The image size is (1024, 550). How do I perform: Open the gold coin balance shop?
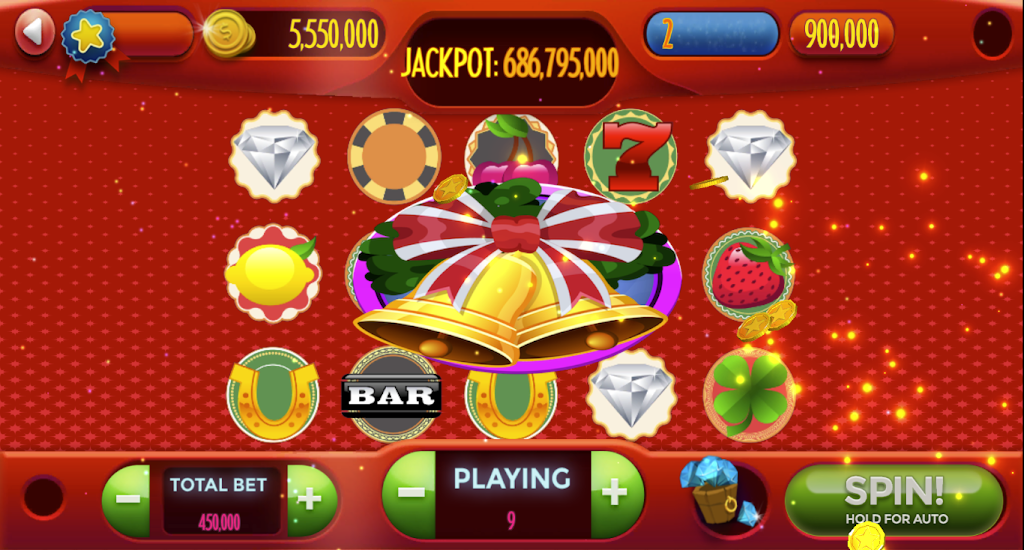click(229, 35)
